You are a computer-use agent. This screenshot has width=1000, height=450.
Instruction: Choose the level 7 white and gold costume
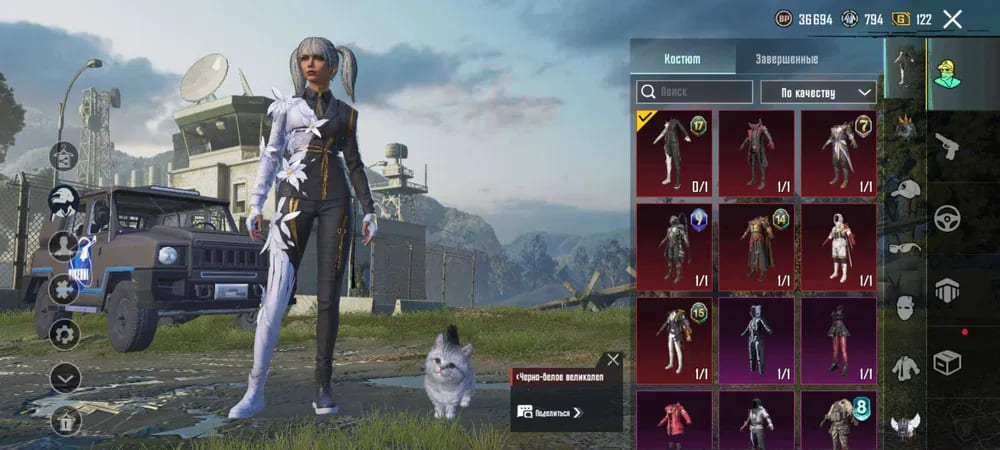838,152
